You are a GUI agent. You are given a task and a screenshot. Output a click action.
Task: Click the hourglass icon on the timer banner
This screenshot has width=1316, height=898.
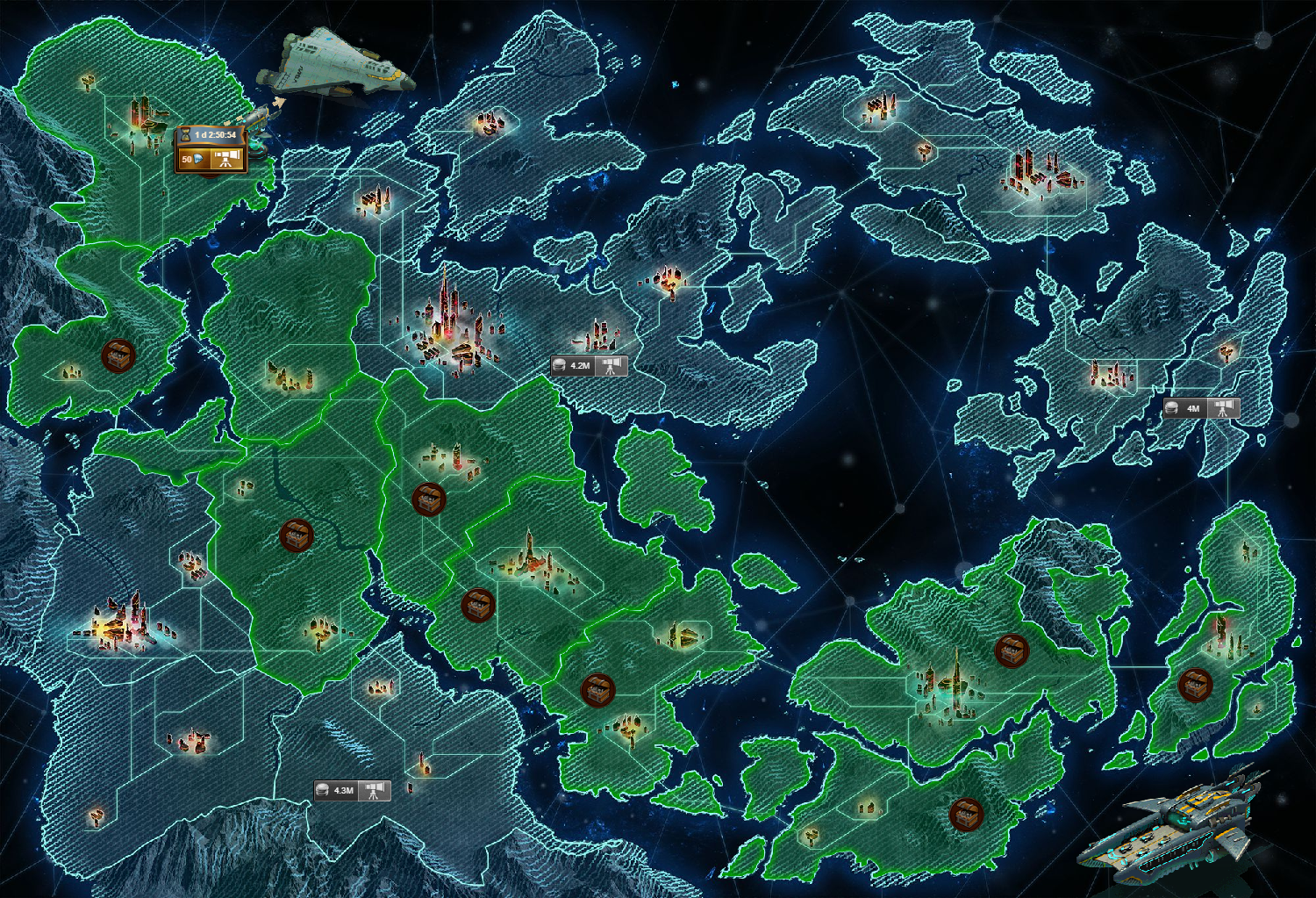[186, 134]
